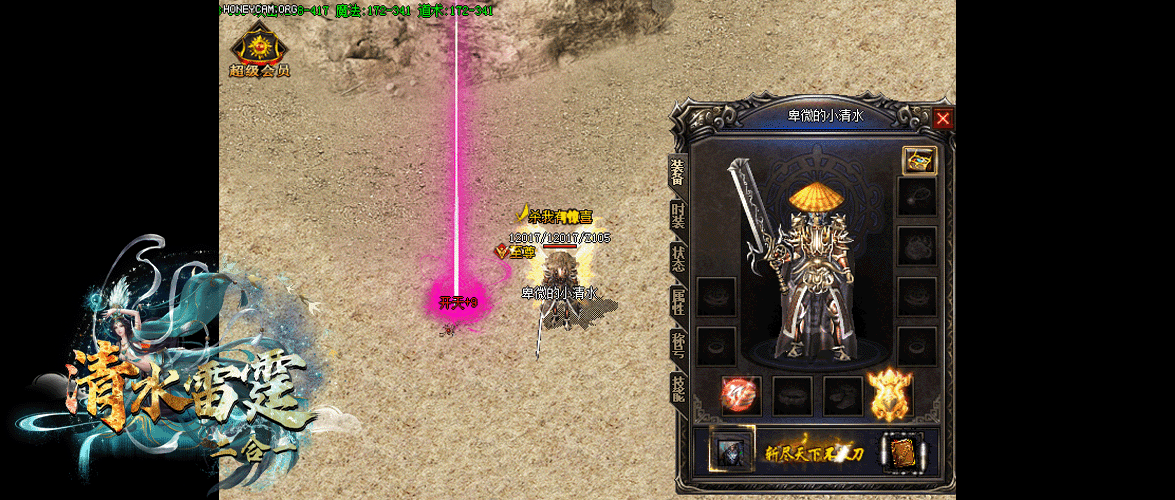Select the 属性 attributes tab
This screenshot has width=1175, height=500.
pos(678,302)
